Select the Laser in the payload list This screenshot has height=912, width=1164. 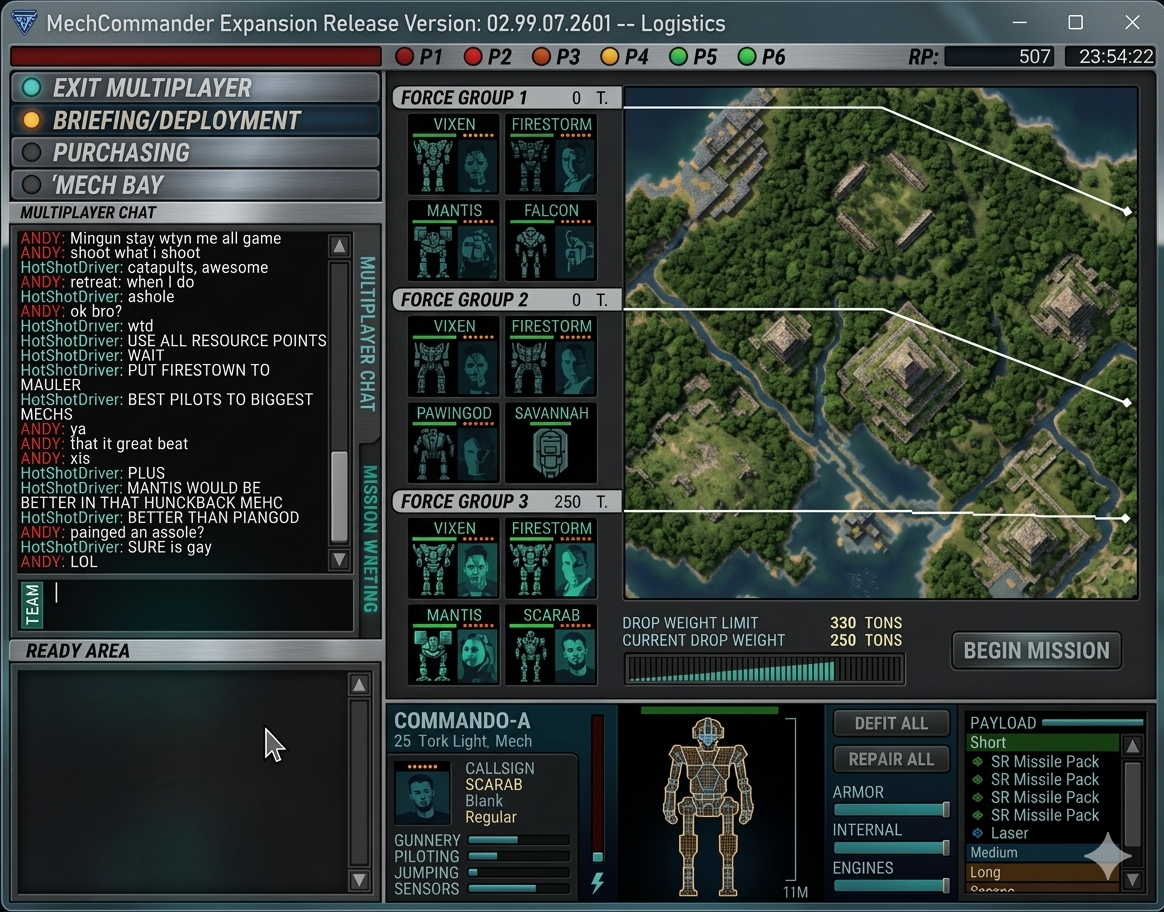1009,833
